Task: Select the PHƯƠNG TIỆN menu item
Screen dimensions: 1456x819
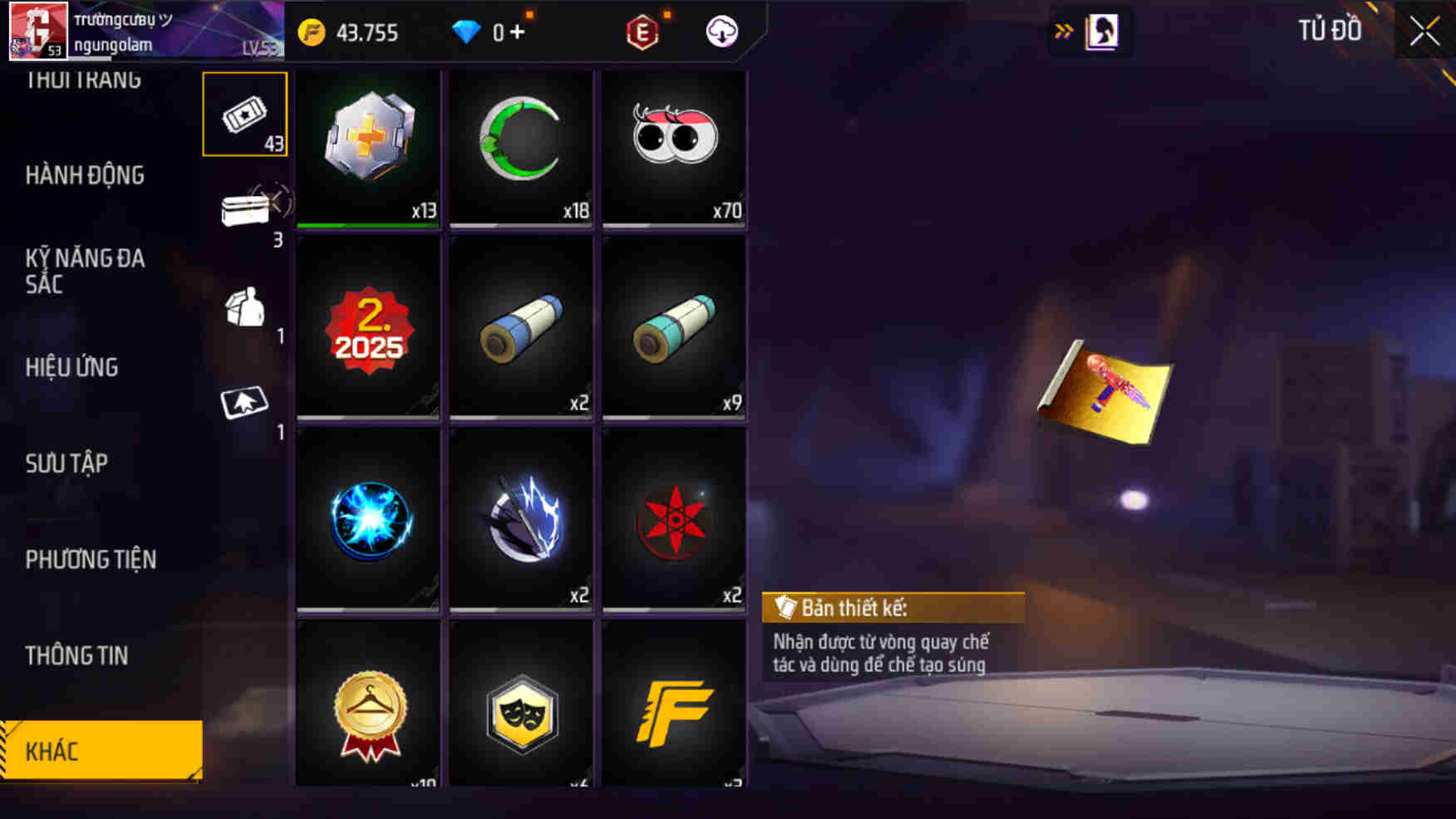Action: 89,560
